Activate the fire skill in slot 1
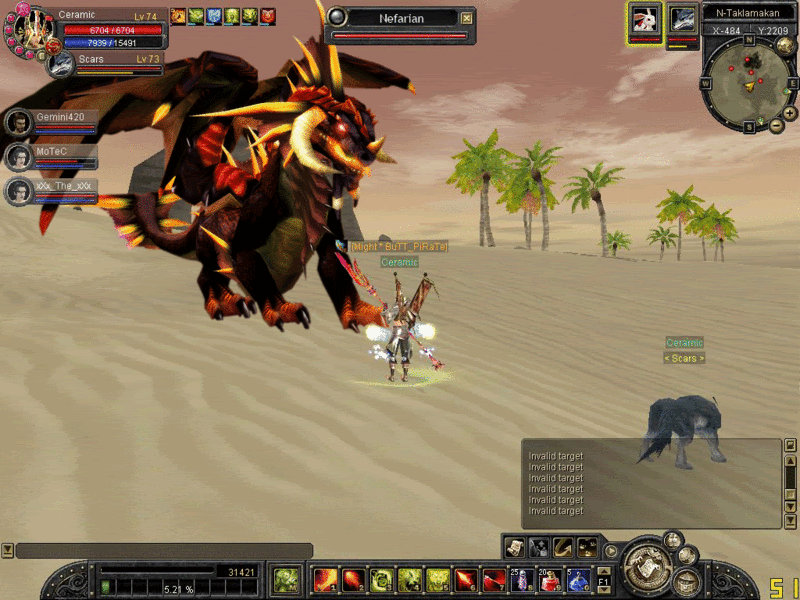This screenshot has height=600, width=800. [325, 580]
